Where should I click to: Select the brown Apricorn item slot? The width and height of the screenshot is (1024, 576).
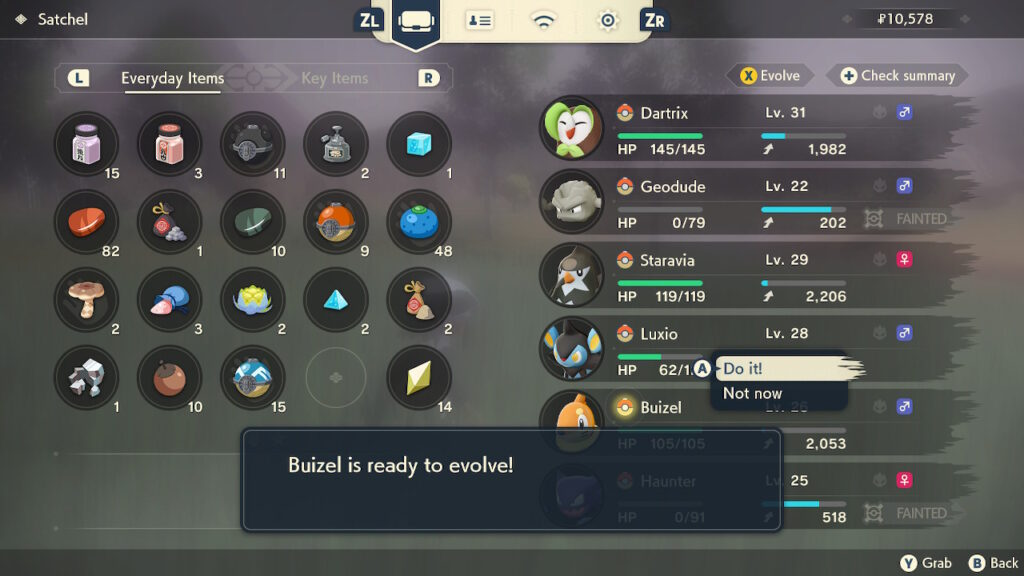click(x=169, y=378)
